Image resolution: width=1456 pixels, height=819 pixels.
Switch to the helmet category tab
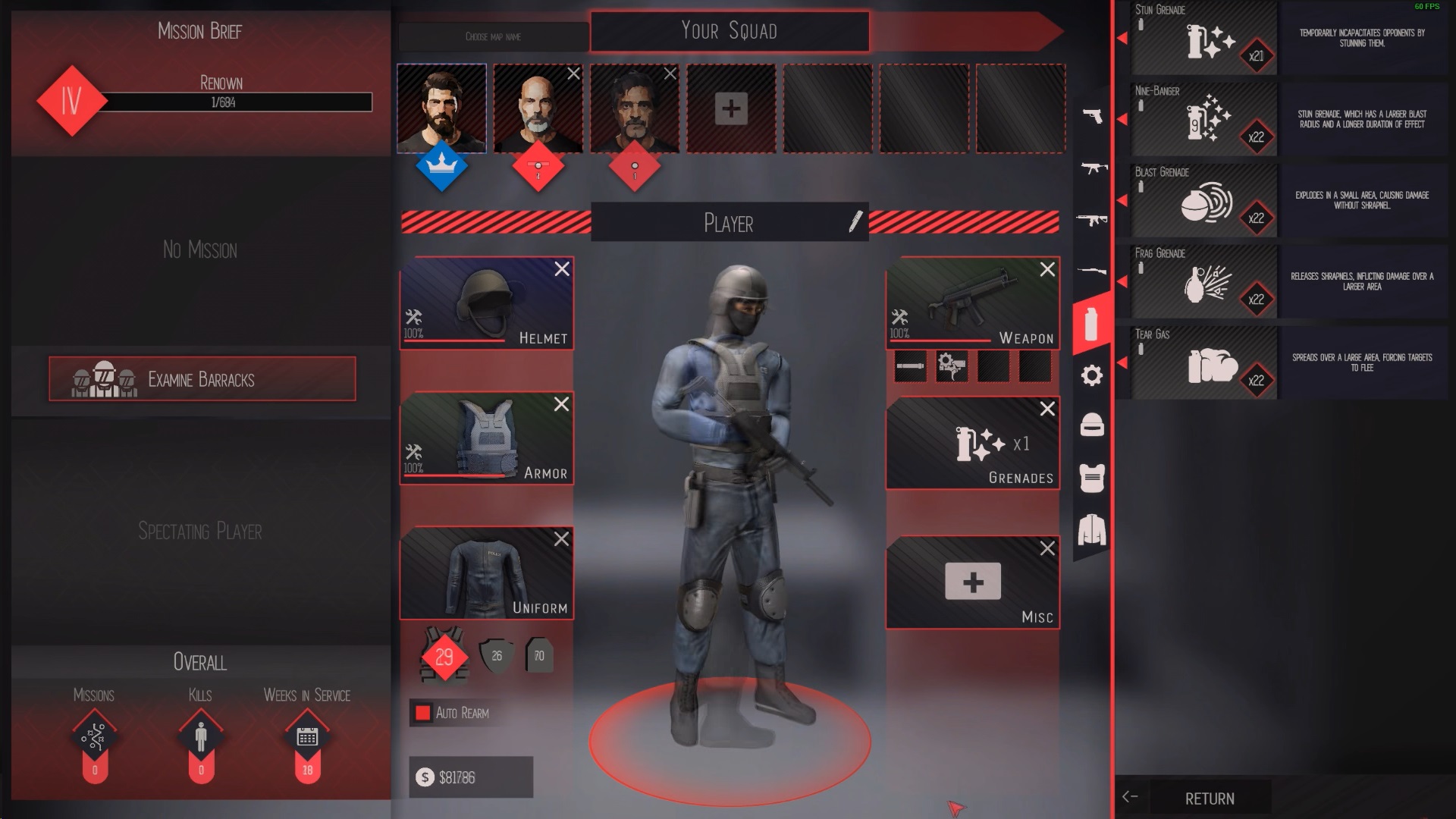[x=1092, y=425]
